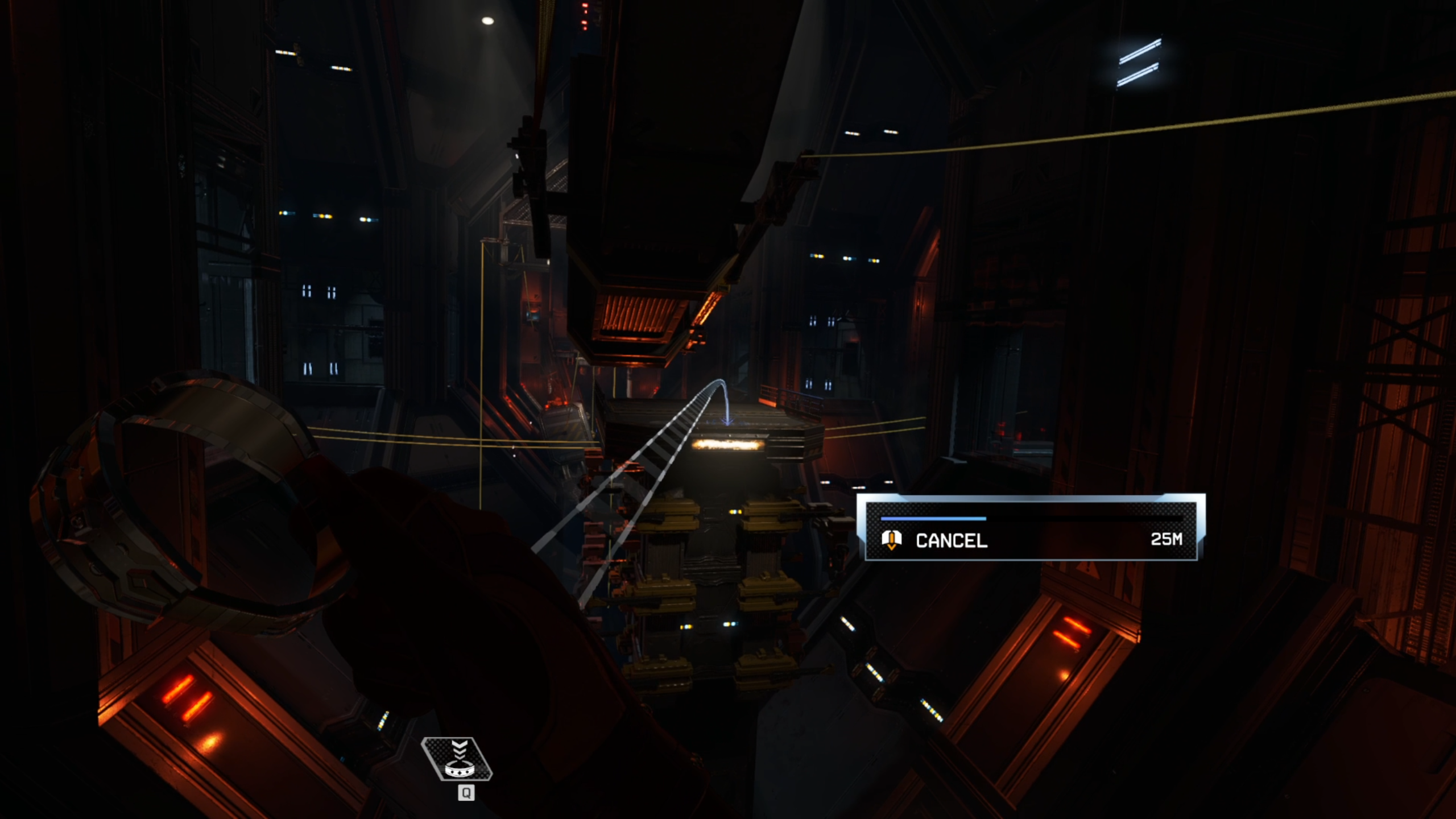Activate the jump pad ability icon
Viewport: 1456px width, 819px height.
pos(457,759)
